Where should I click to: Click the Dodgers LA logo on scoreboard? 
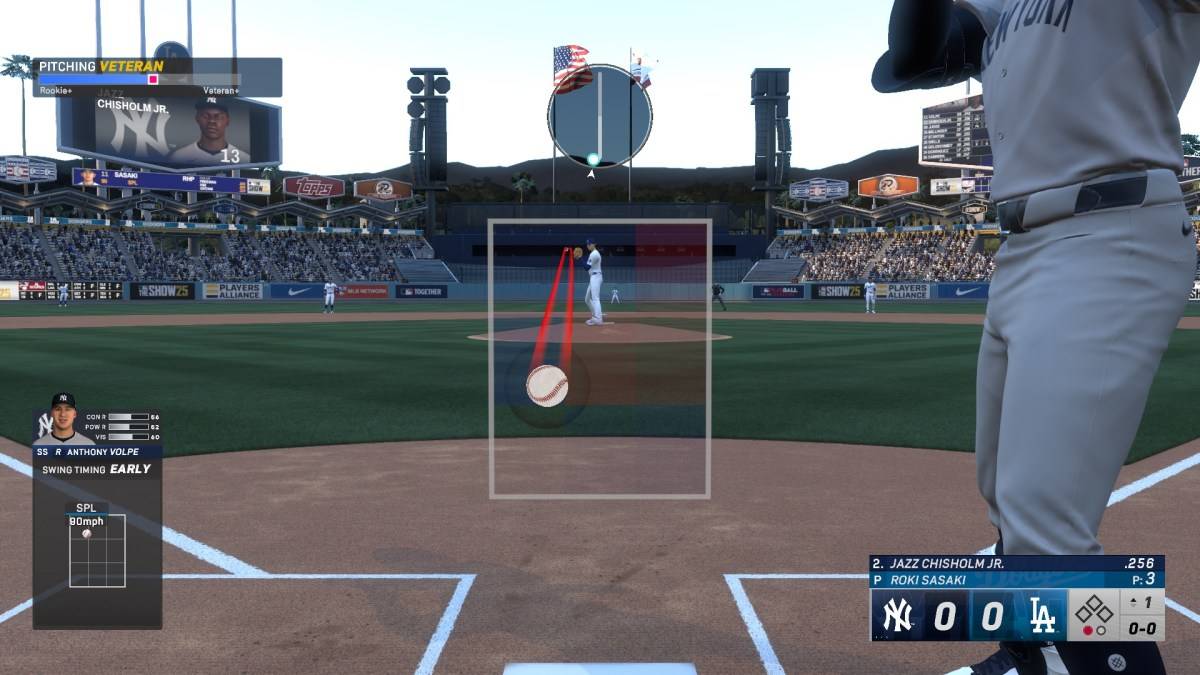[x=1041, y=616]
